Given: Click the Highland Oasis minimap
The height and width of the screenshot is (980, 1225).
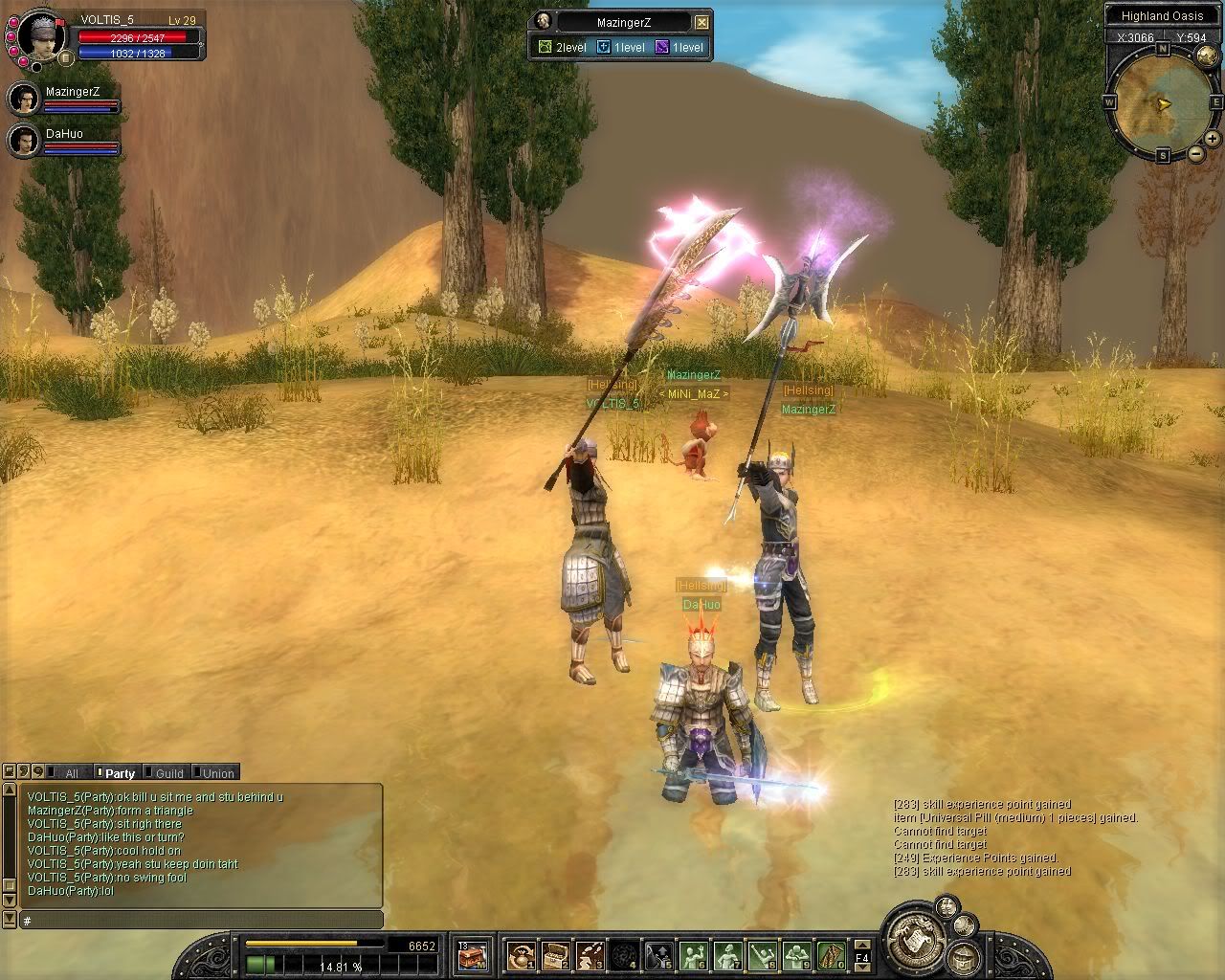Looking at the screenshot, I should click(x=1162, y=101).
